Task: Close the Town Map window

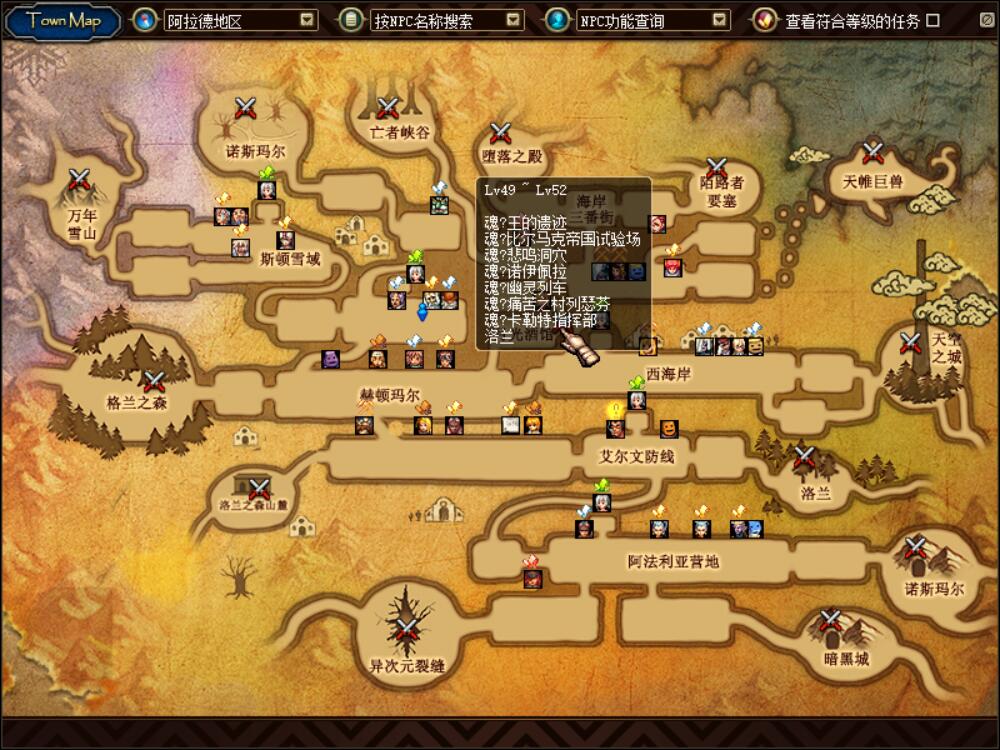Action: (986, 20)
